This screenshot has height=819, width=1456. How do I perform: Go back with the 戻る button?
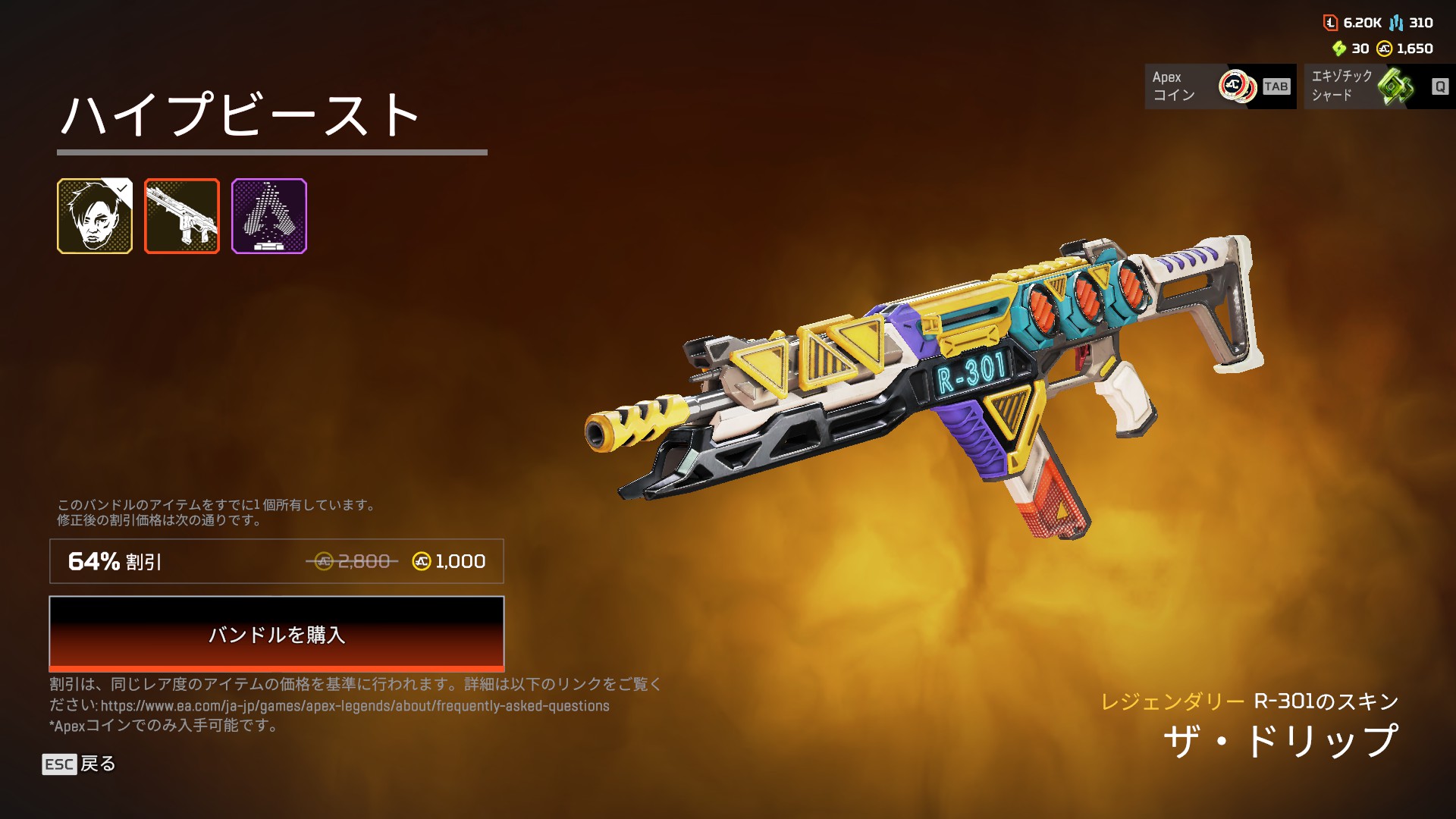[x=79, y=764]
